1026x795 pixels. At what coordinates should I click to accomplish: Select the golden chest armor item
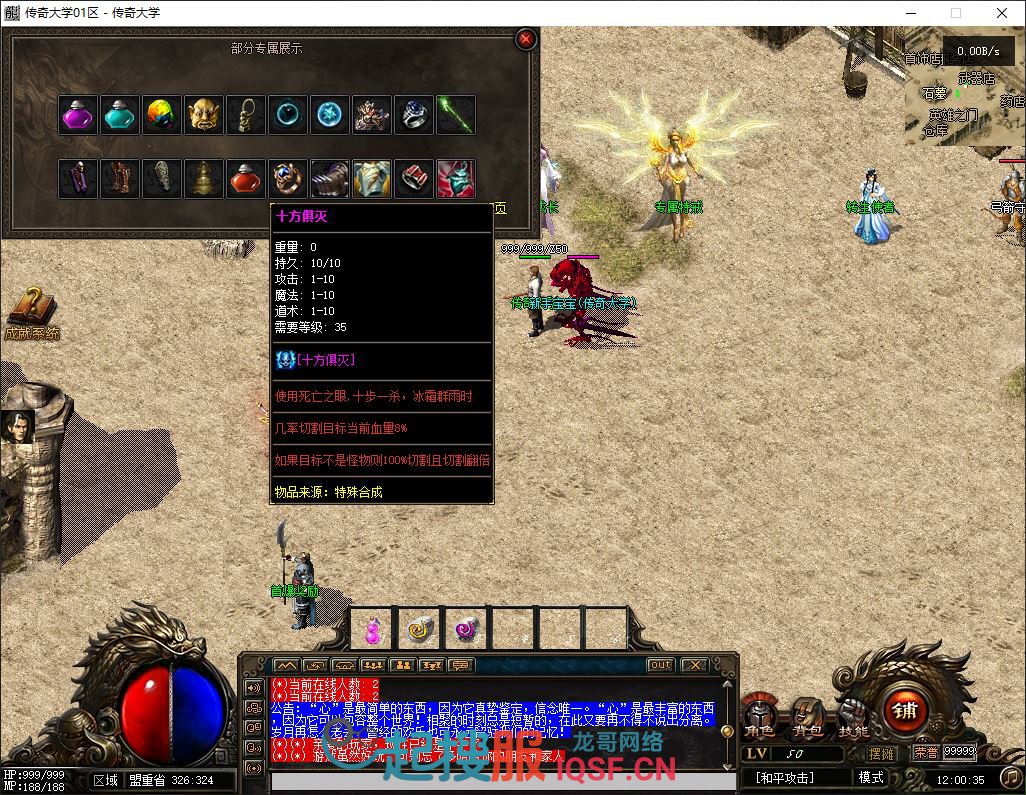(x=372, y=179)
